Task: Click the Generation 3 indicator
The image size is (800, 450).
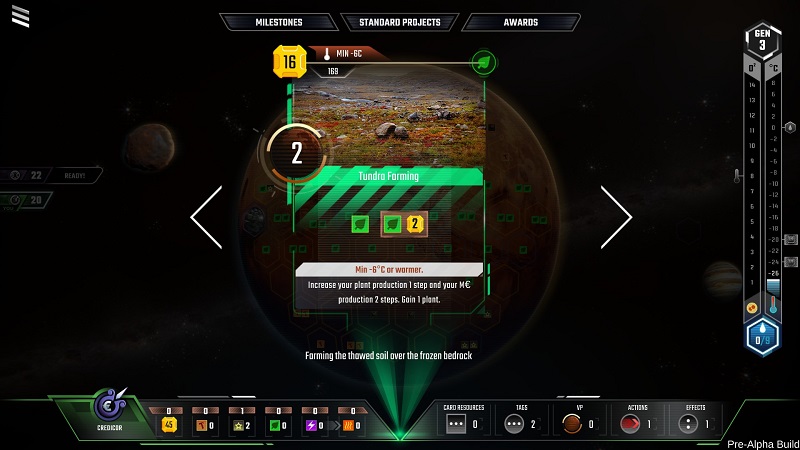Action: click(x=763, y=43)
